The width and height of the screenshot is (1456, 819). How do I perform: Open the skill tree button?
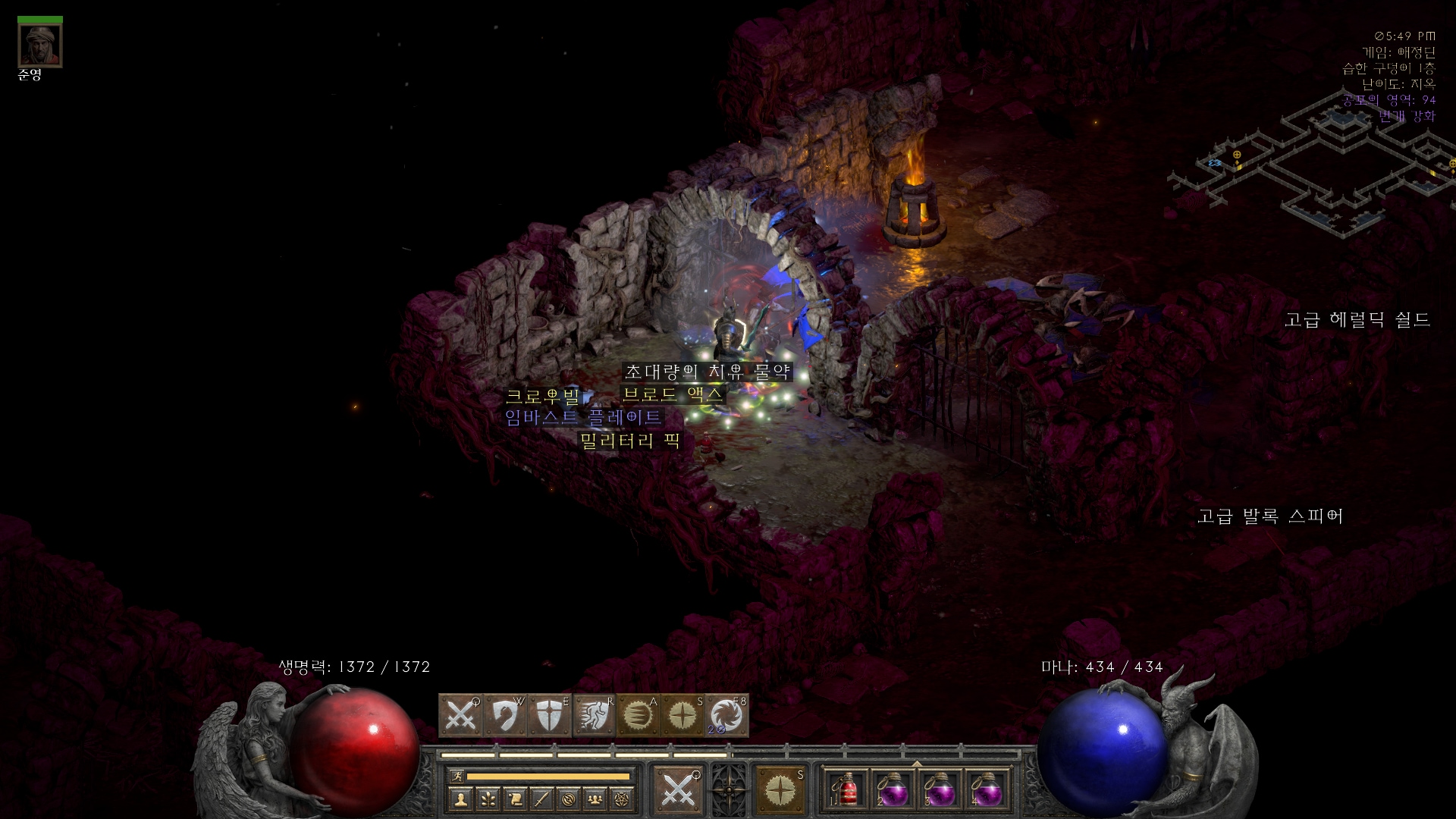click(488, 799)
